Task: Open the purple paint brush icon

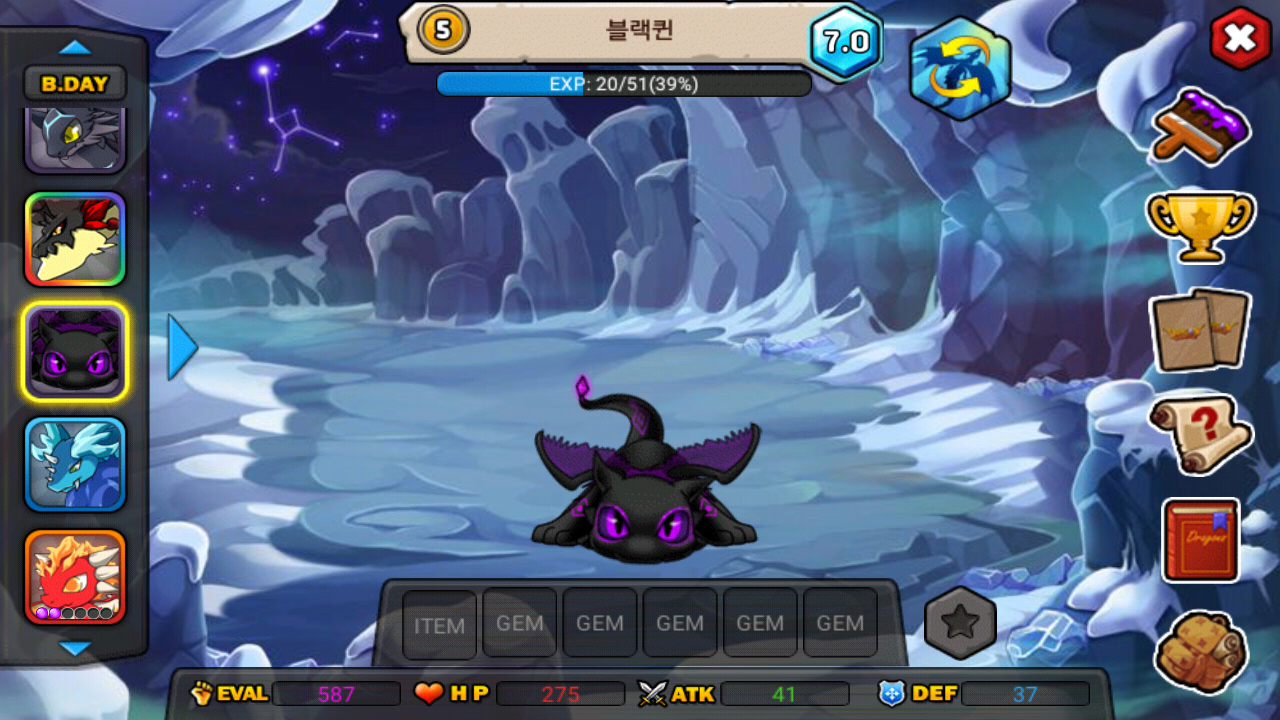Action: coord(1201,125)
